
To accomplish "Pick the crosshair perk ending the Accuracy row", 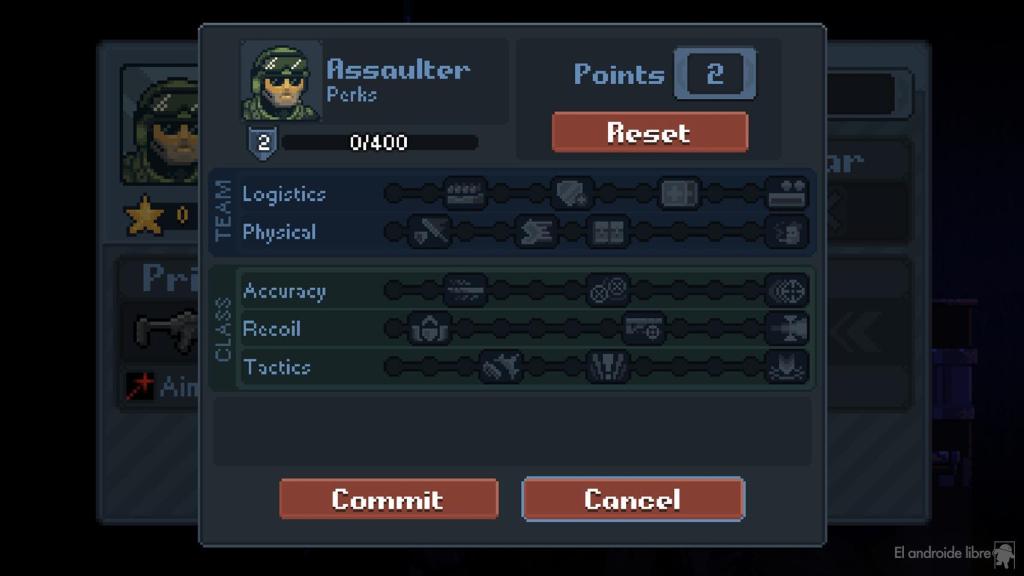I will coord(787,291).
